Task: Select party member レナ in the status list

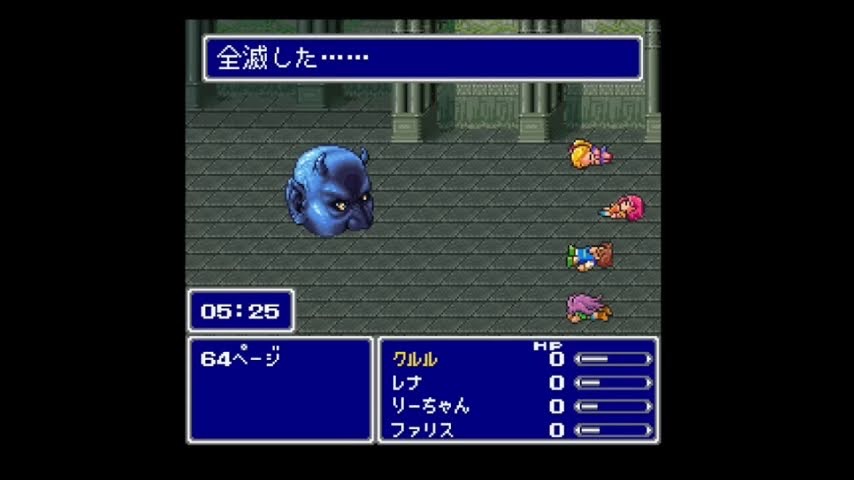Action: coord(407,382)
